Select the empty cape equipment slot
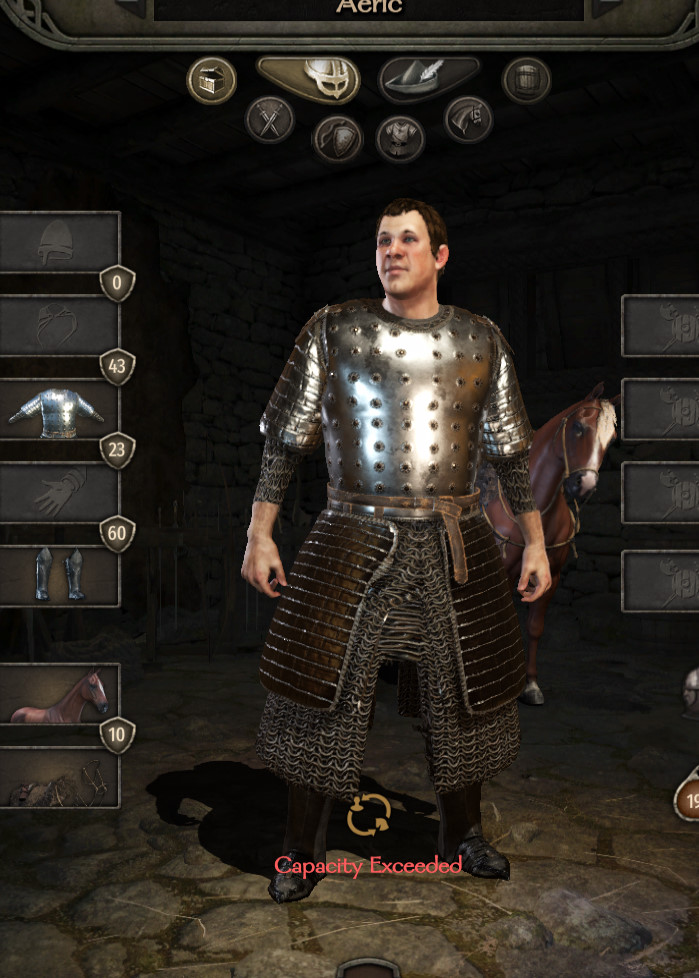Image resolution: width=699 pixels, height=978 pixels. tap(59, 325)
